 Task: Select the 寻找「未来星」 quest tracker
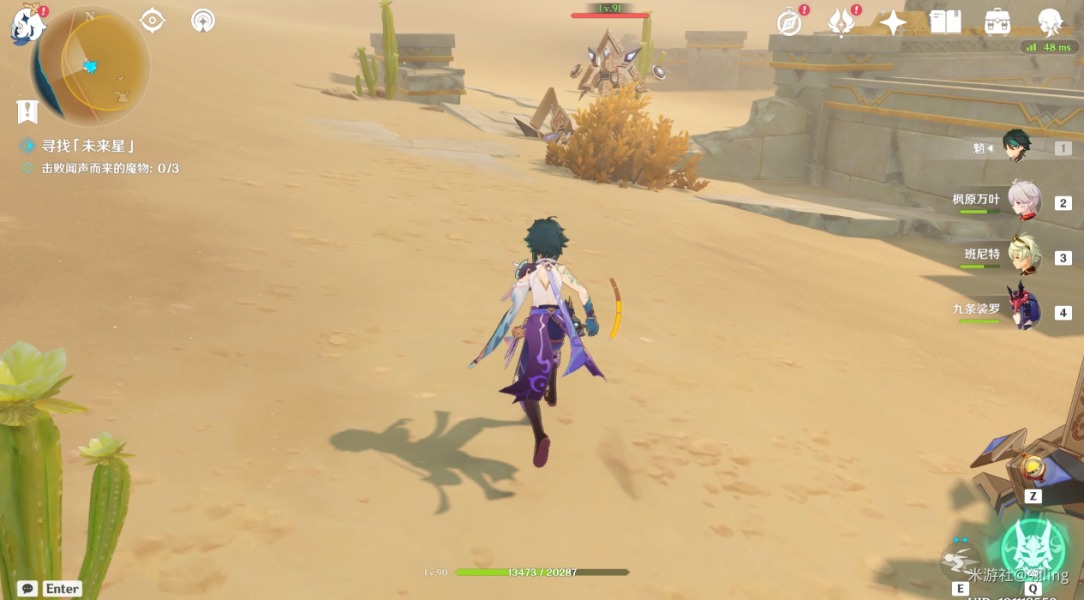tap(88, 146)
